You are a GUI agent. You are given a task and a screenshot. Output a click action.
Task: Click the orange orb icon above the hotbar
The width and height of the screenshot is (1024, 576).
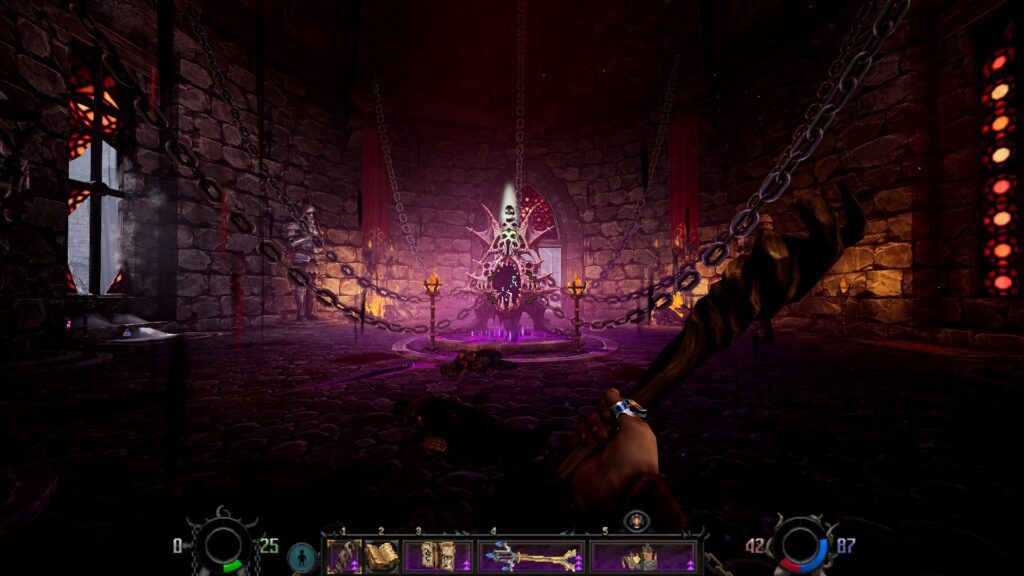pyautogui.click(x=637, y=521)
